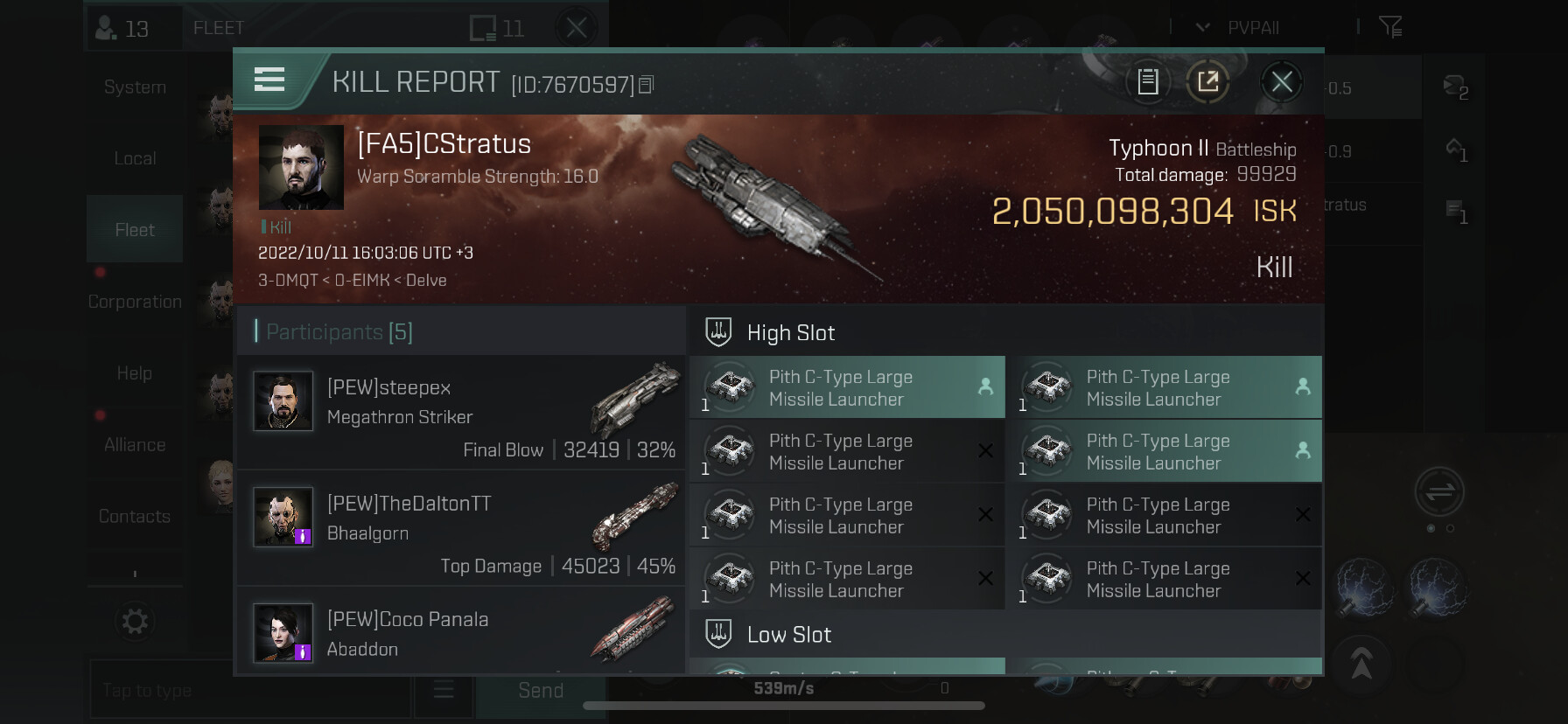Viewport: 1568px width, 724px height.
Task: Share the kill report via export icon
Action: 1208,82
